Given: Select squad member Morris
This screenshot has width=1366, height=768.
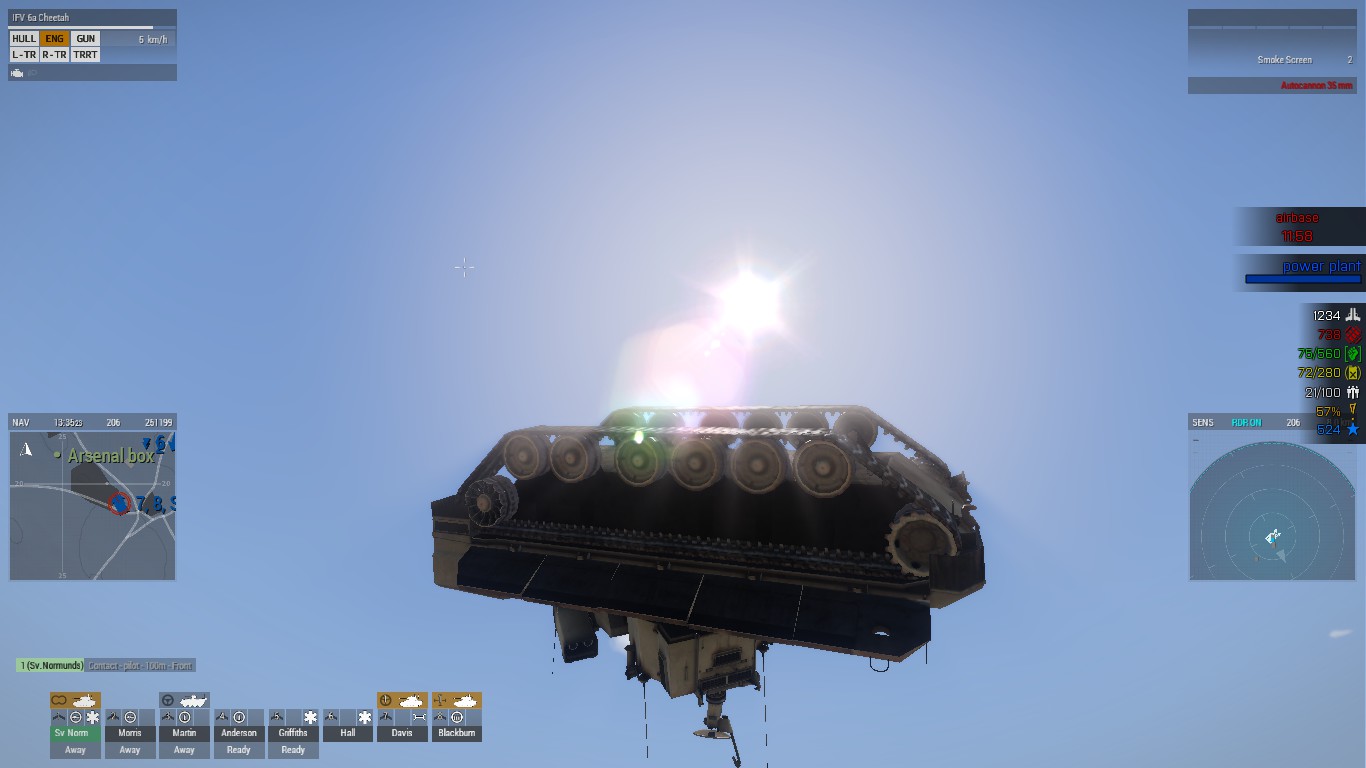Looking at the screenshot, I should (130, 732).
